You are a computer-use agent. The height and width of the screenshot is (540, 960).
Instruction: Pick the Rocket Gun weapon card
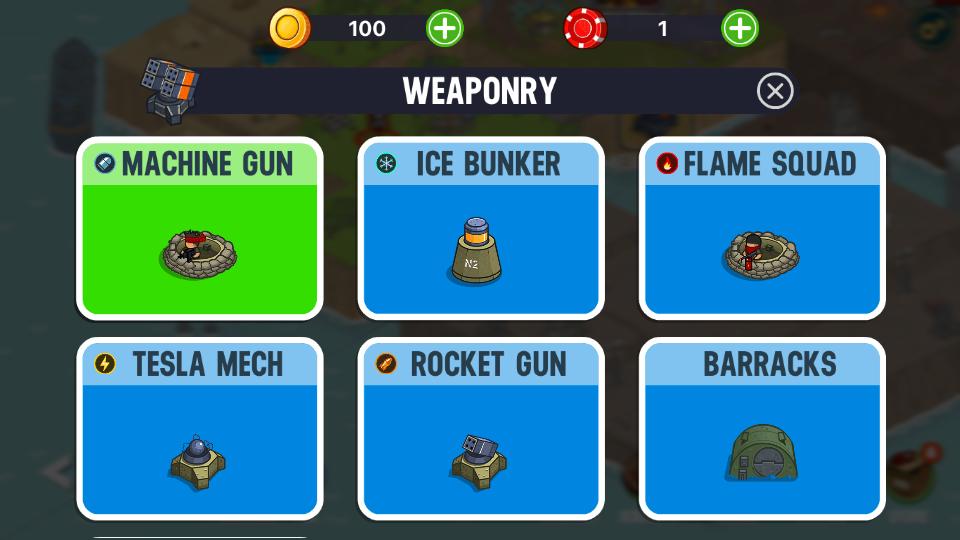click(481, 430)
